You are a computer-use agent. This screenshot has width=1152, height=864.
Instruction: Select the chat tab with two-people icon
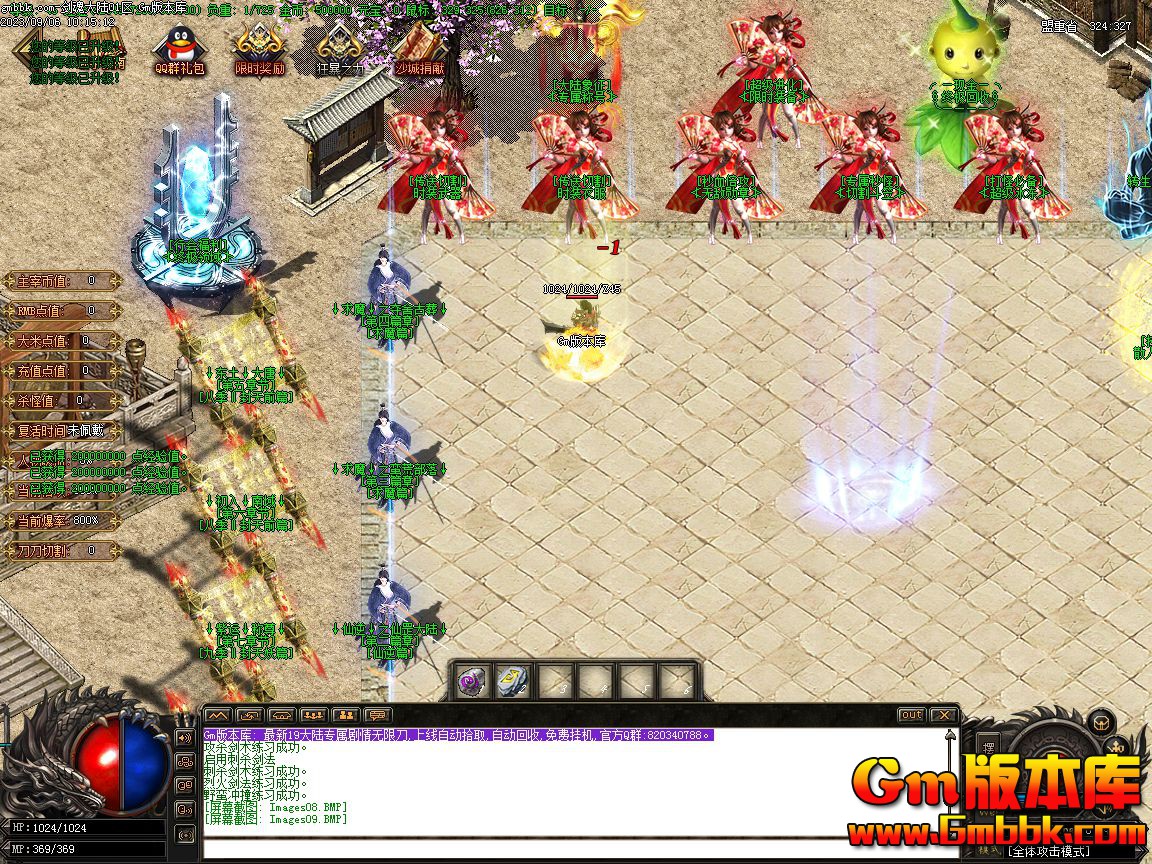click(x=345, y=715)
